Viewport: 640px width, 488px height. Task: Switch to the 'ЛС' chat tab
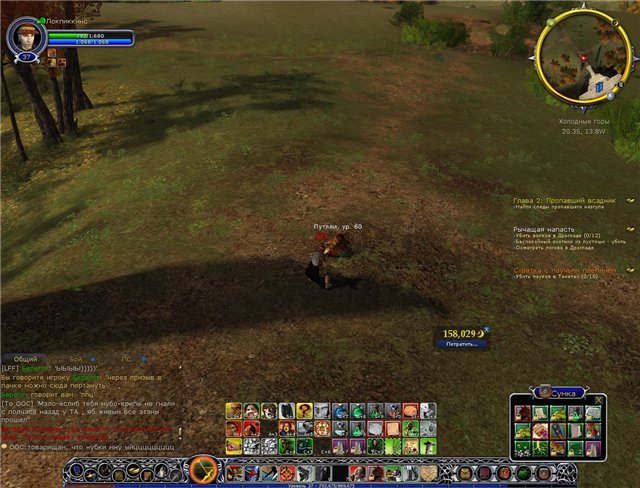(126, 358)
